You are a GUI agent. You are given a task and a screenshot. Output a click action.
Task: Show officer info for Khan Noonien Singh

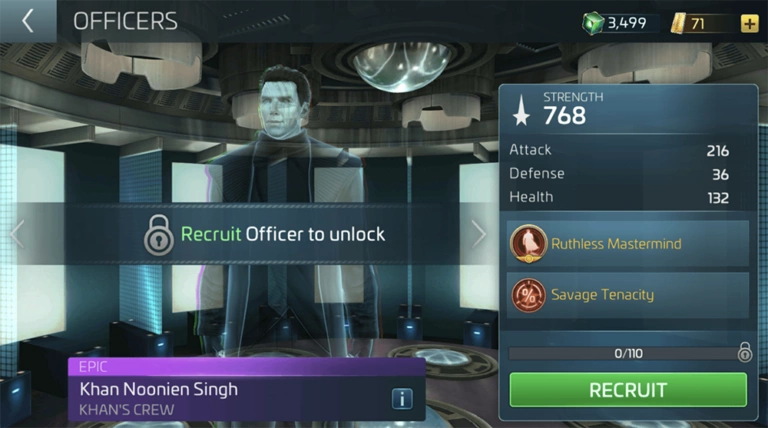point(402,399)
